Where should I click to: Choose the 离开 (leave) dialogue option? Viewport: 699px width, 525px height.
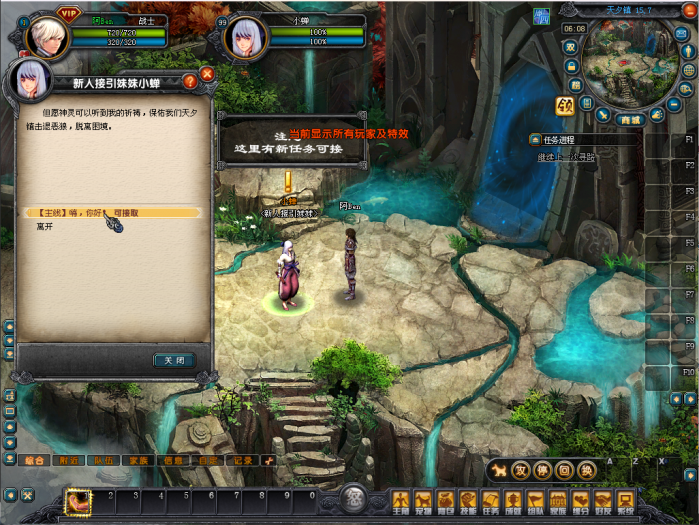pos(45,227)
